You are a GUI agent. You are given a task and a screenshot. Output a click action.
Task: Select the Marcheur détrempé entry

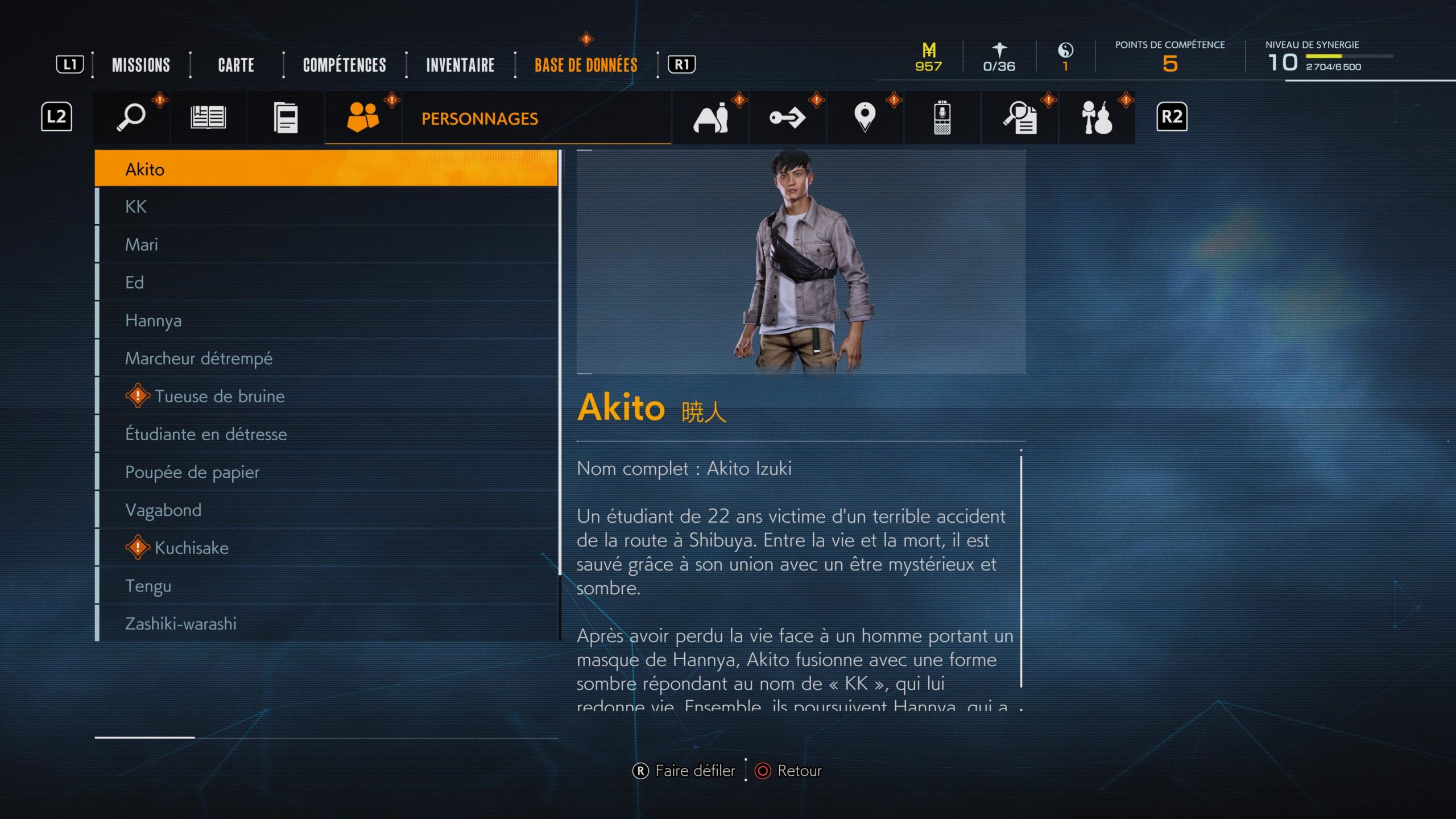(327, 358)
